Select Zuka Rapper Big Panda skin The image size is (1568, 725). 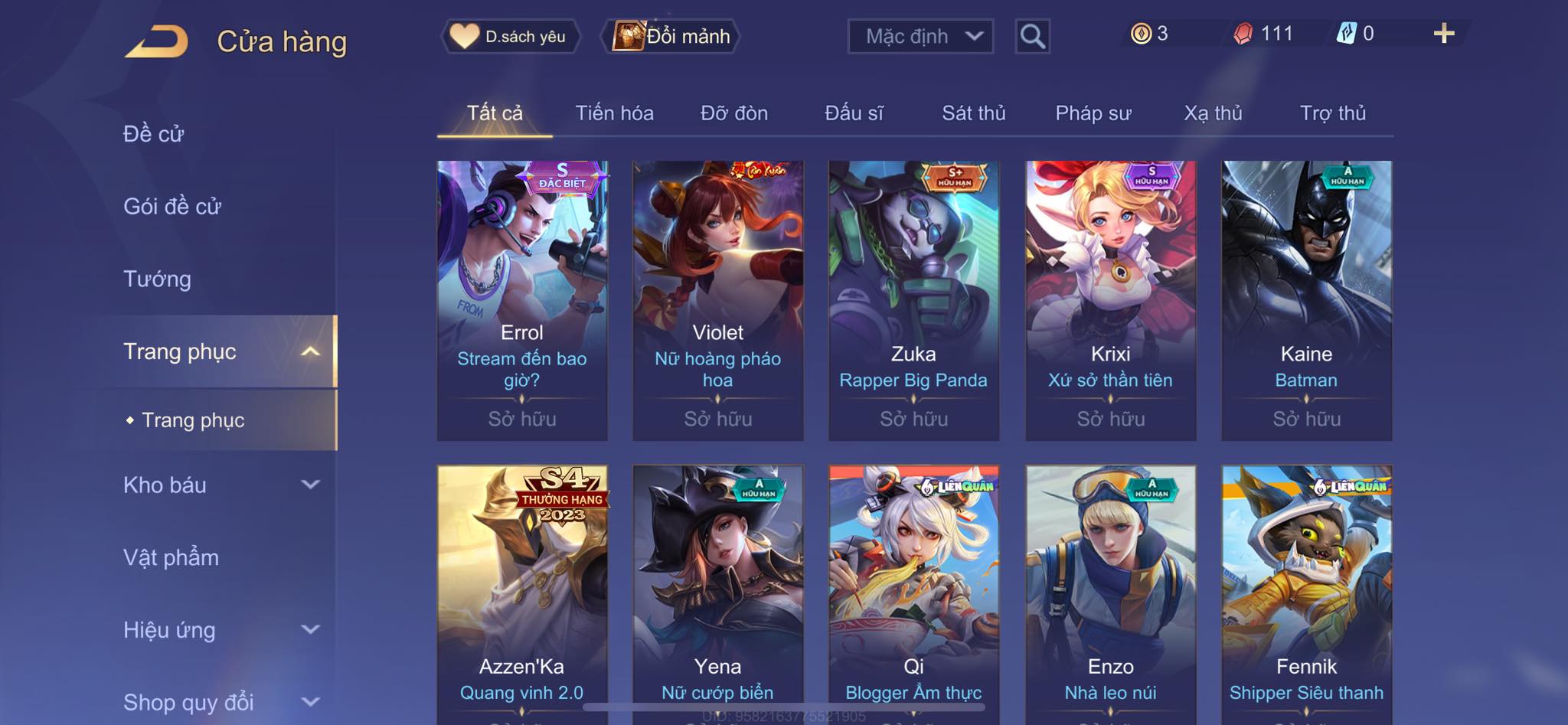tap(913, 300)
